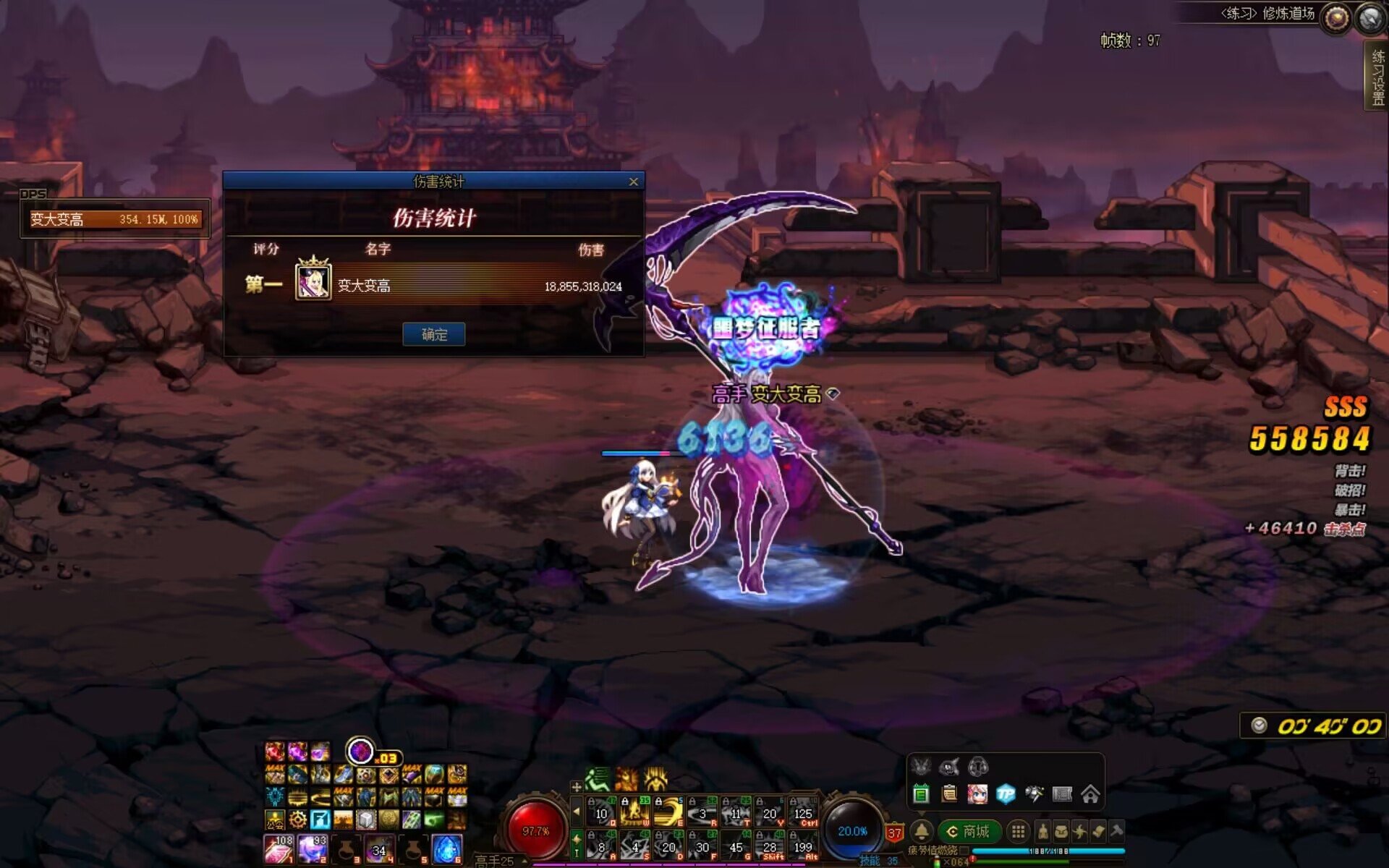
Task: Open the hammer icon menu
Action: point(1116,832)
